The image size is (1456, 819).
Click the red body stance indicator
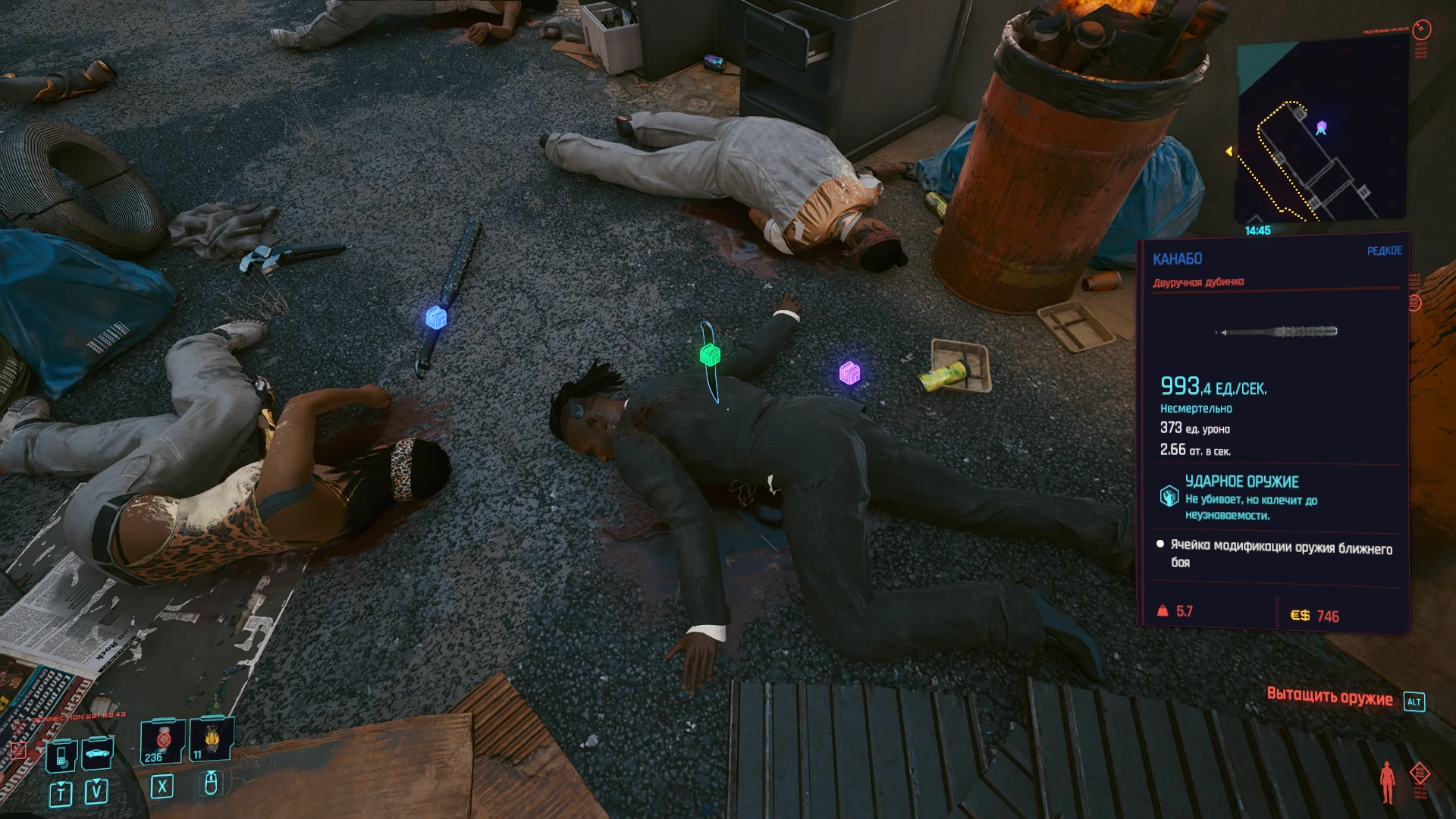(x=1388, y=782)
